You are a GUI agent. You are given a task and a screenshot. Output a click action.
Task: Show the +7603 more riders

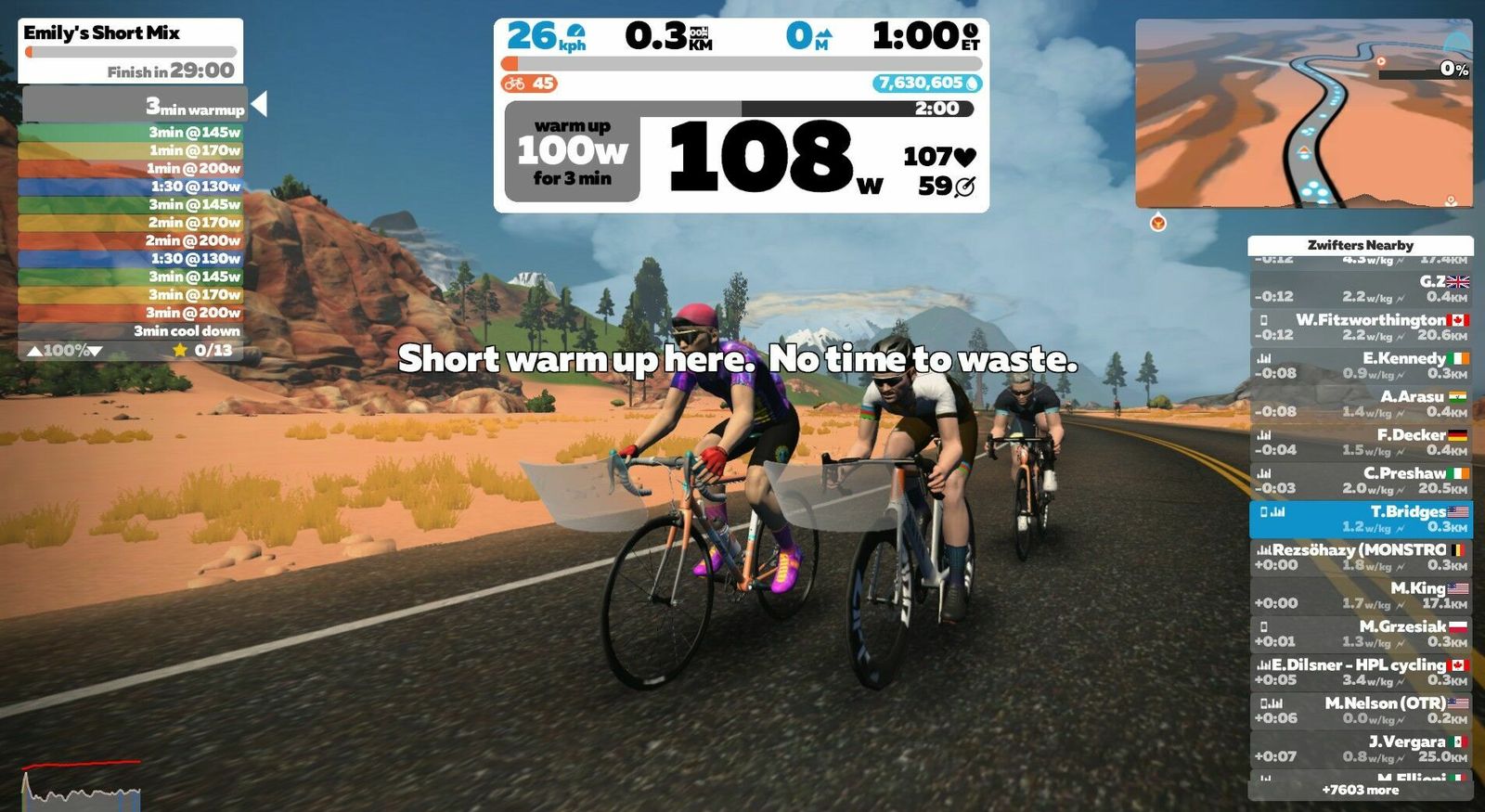tap(1361, 790)
